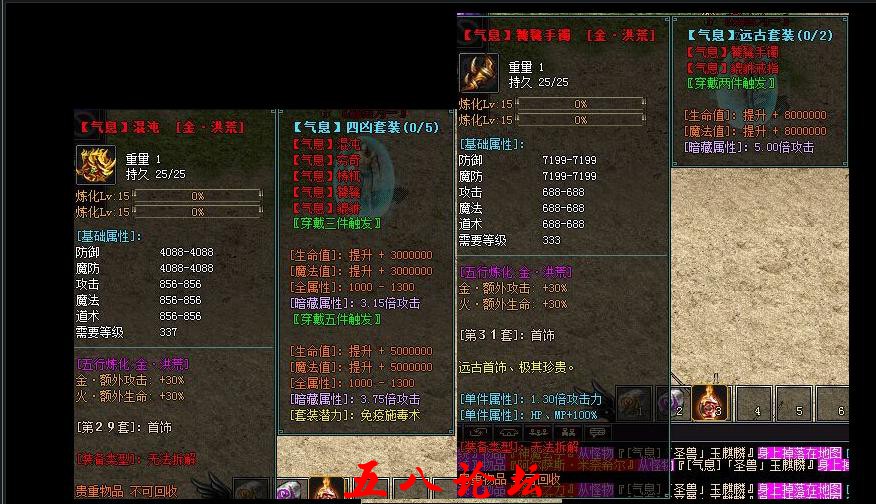Select the item in hotbar slot 1

click(634, 402)
